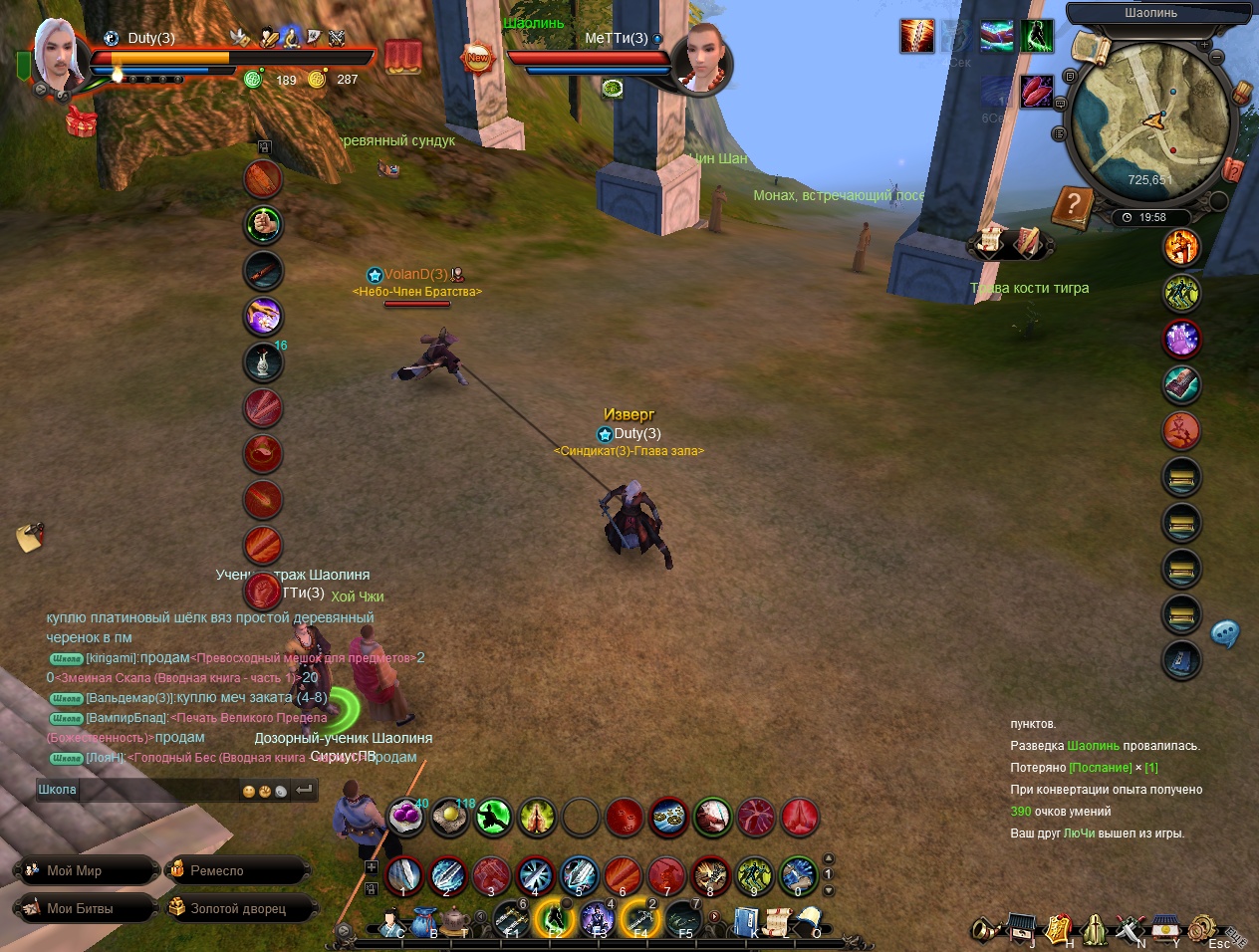Zoom in the minimap with plus button
The image size is (1259, 952).
point(1204,45)
